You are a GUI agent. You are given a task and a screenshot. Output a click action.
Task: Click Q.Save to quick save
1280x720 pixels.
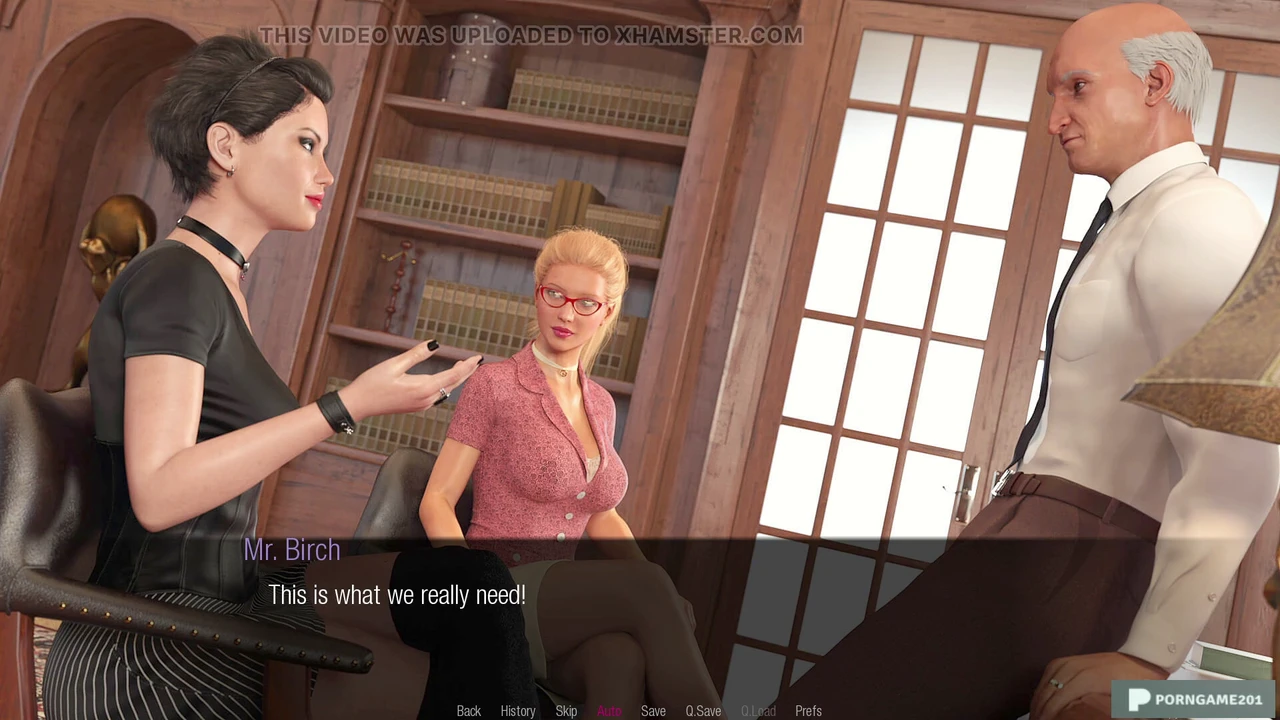[x=703, y=711]
